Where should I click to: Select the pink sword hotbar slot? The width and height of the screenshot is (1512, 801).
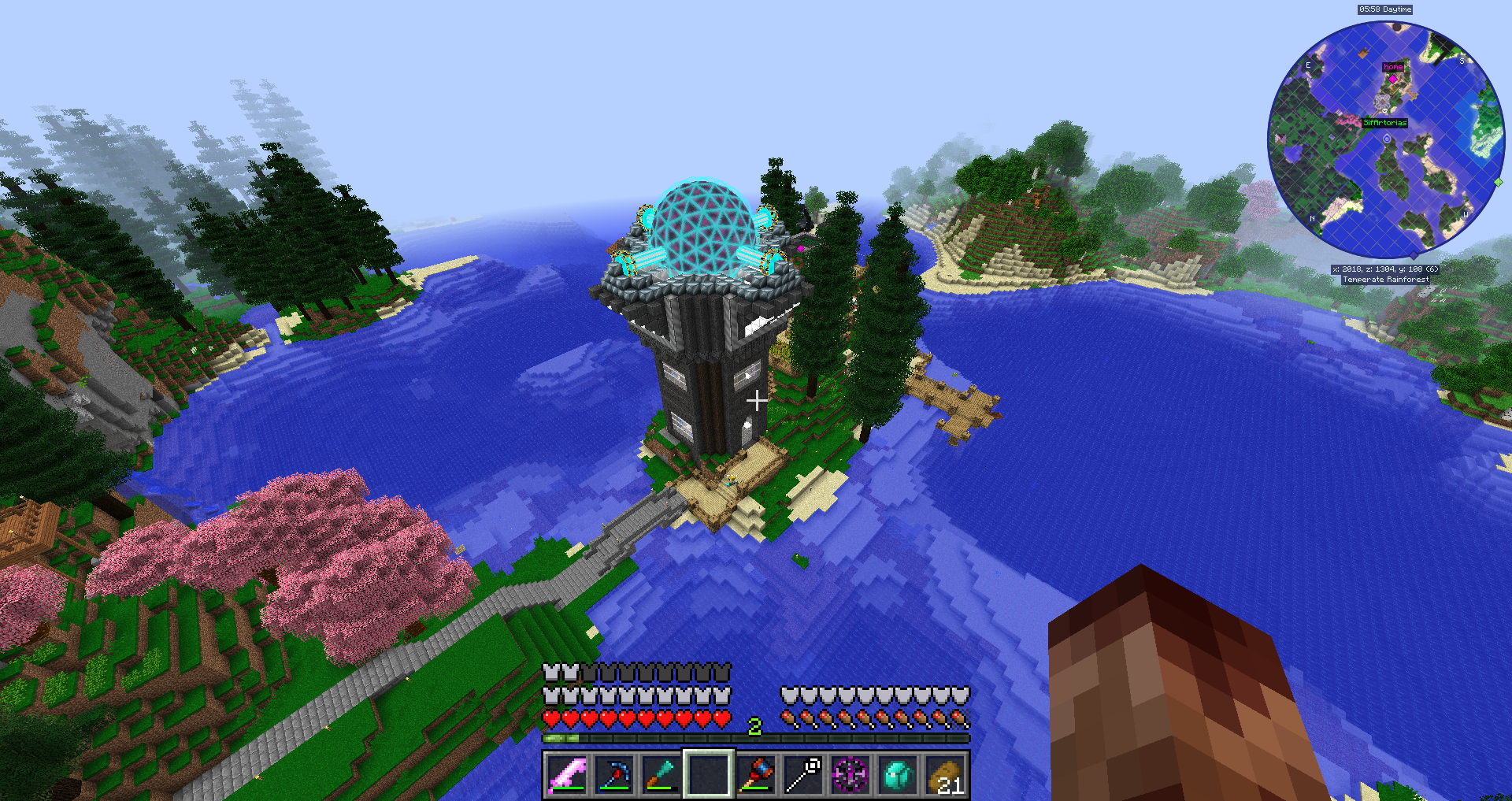coord(567,774)
